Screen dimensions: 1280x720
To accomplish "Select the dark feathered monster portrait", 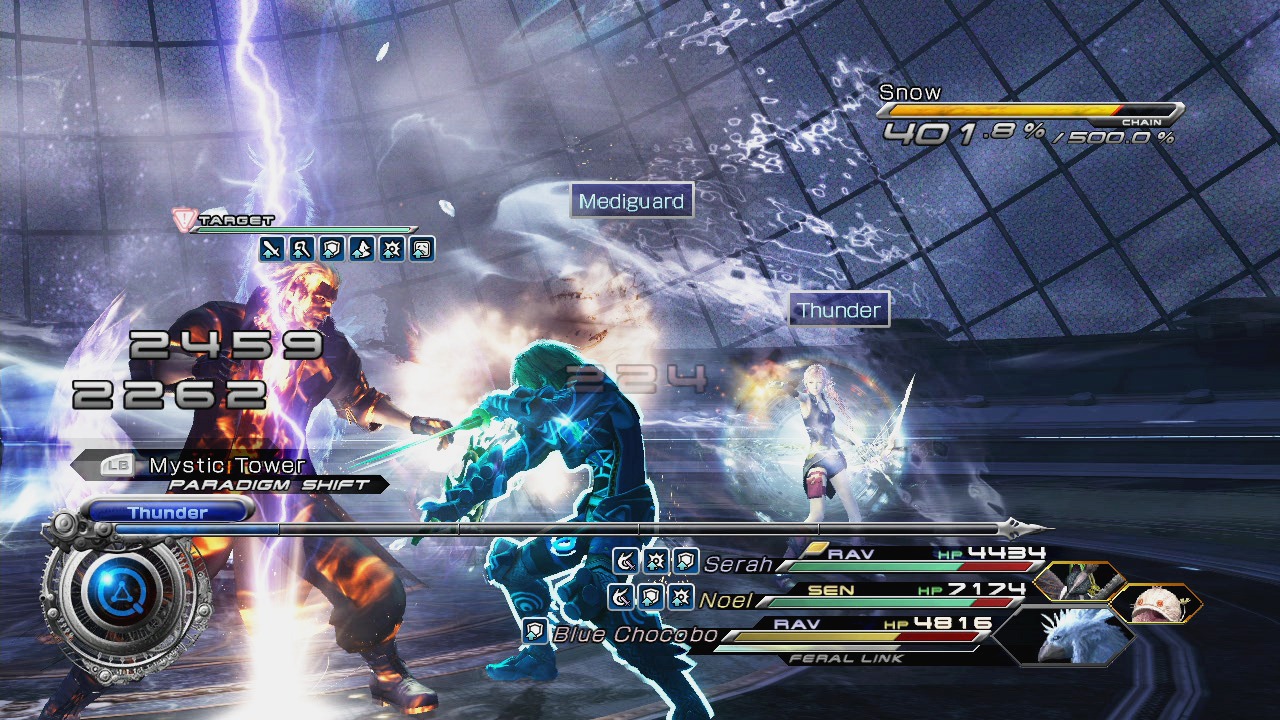I will point(1081,582).
